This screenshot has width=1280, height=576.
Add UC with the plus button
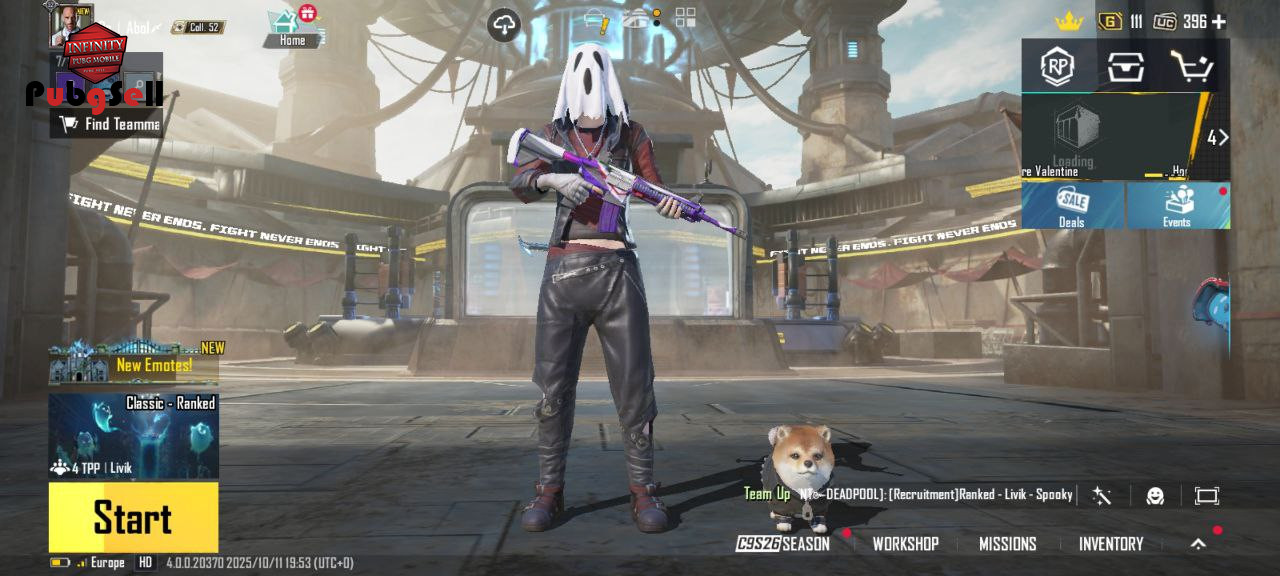(x=1219, y=21)
